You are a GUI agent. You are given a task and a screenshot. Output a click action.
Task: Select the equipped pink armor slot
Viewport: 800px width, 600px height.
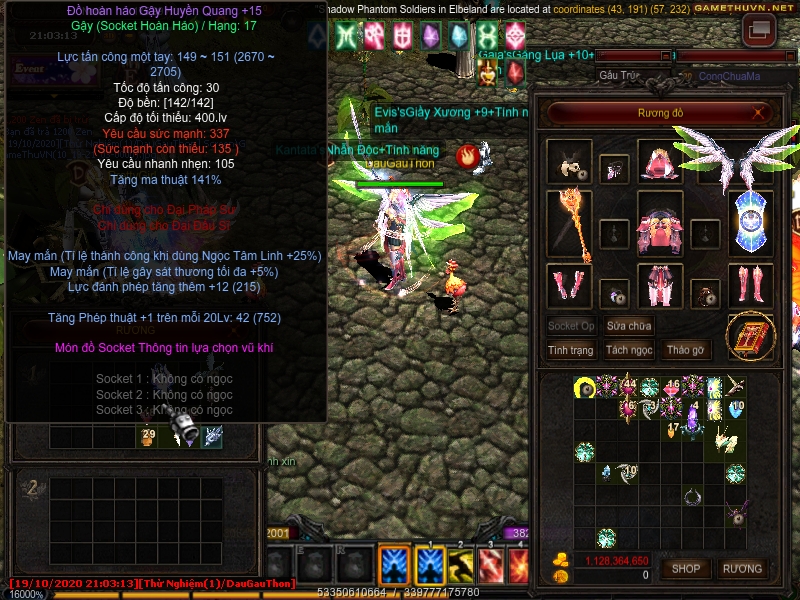pyautogui.click(x=660, y=226)
